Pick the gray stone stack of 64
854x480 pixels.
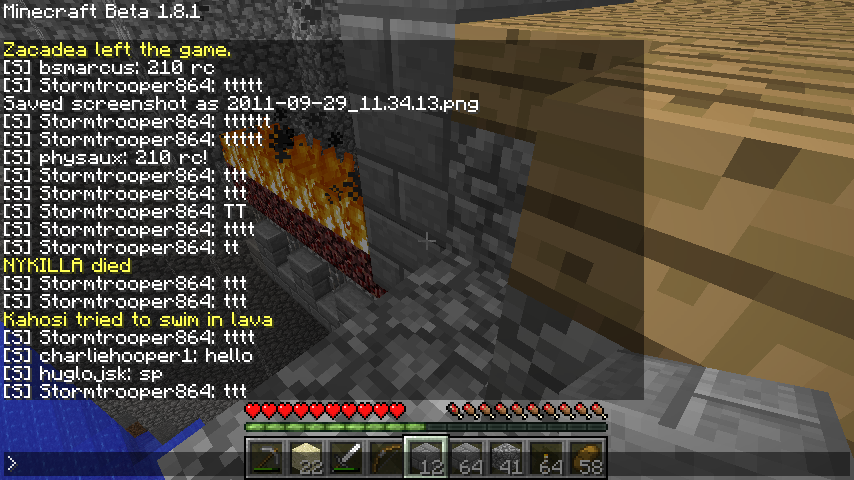467,459
